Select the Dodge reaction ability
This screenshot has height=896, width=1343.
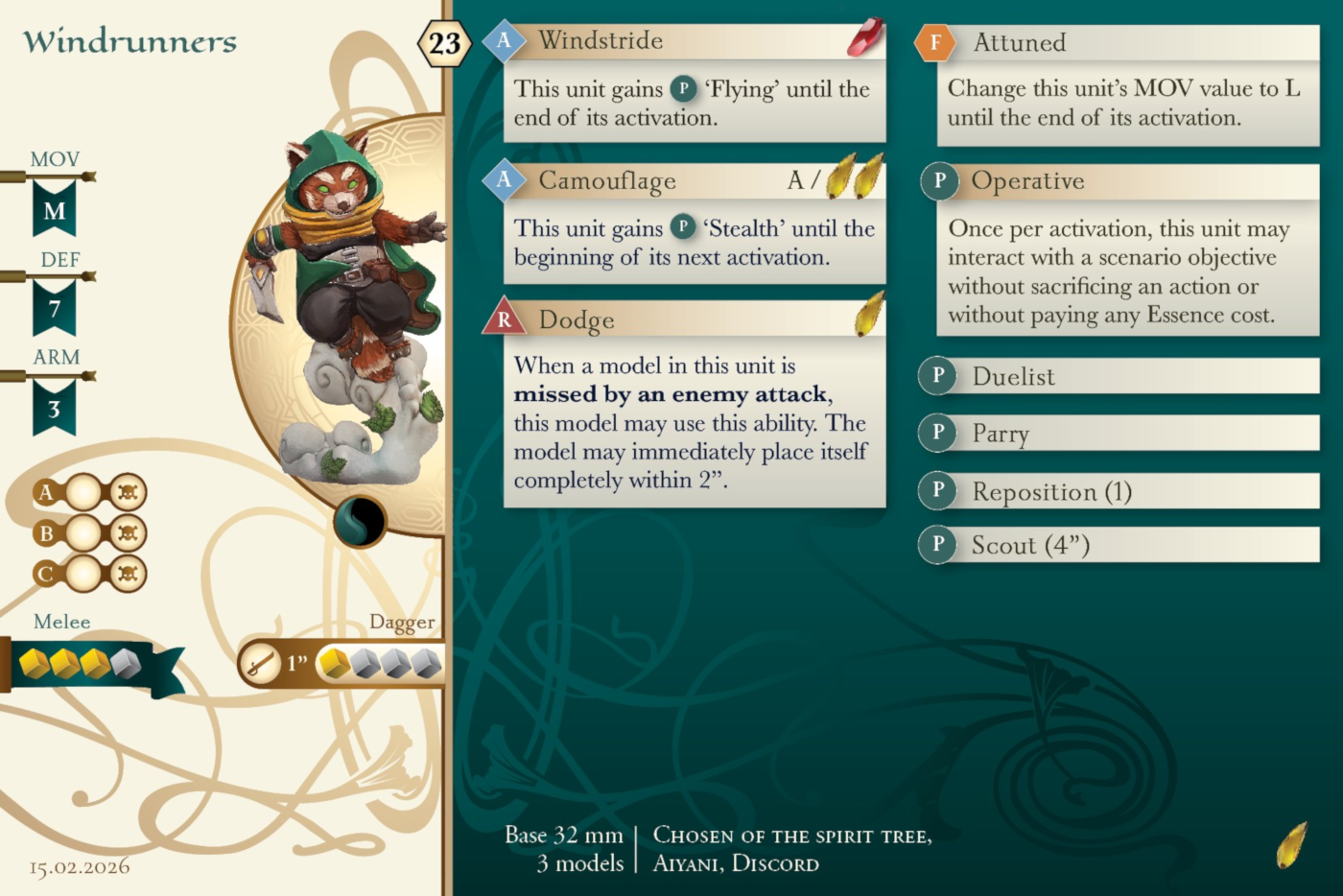coord(691,319)
